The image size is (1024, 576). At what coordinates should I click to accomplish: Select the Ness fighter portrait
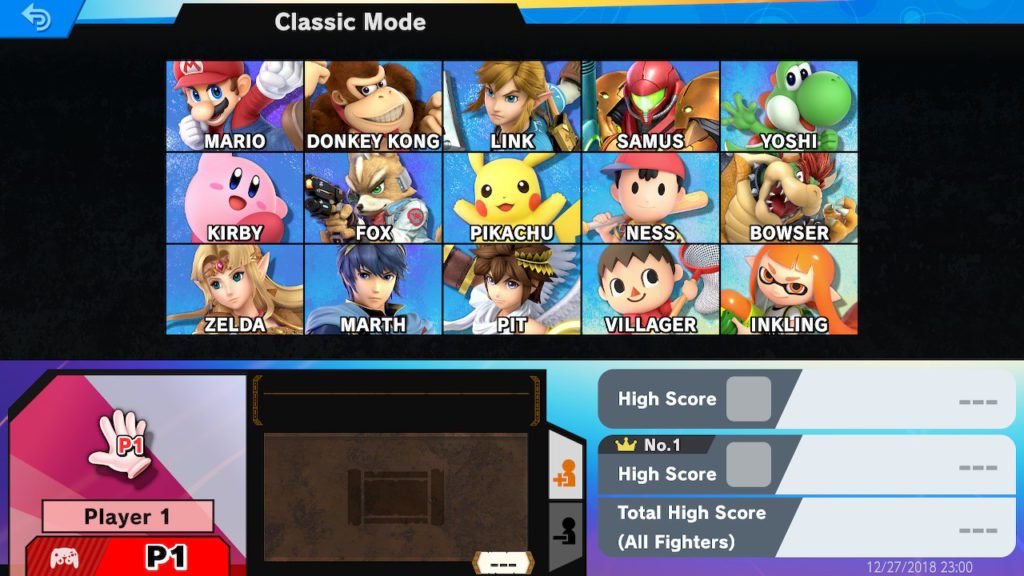coord(650,198)
